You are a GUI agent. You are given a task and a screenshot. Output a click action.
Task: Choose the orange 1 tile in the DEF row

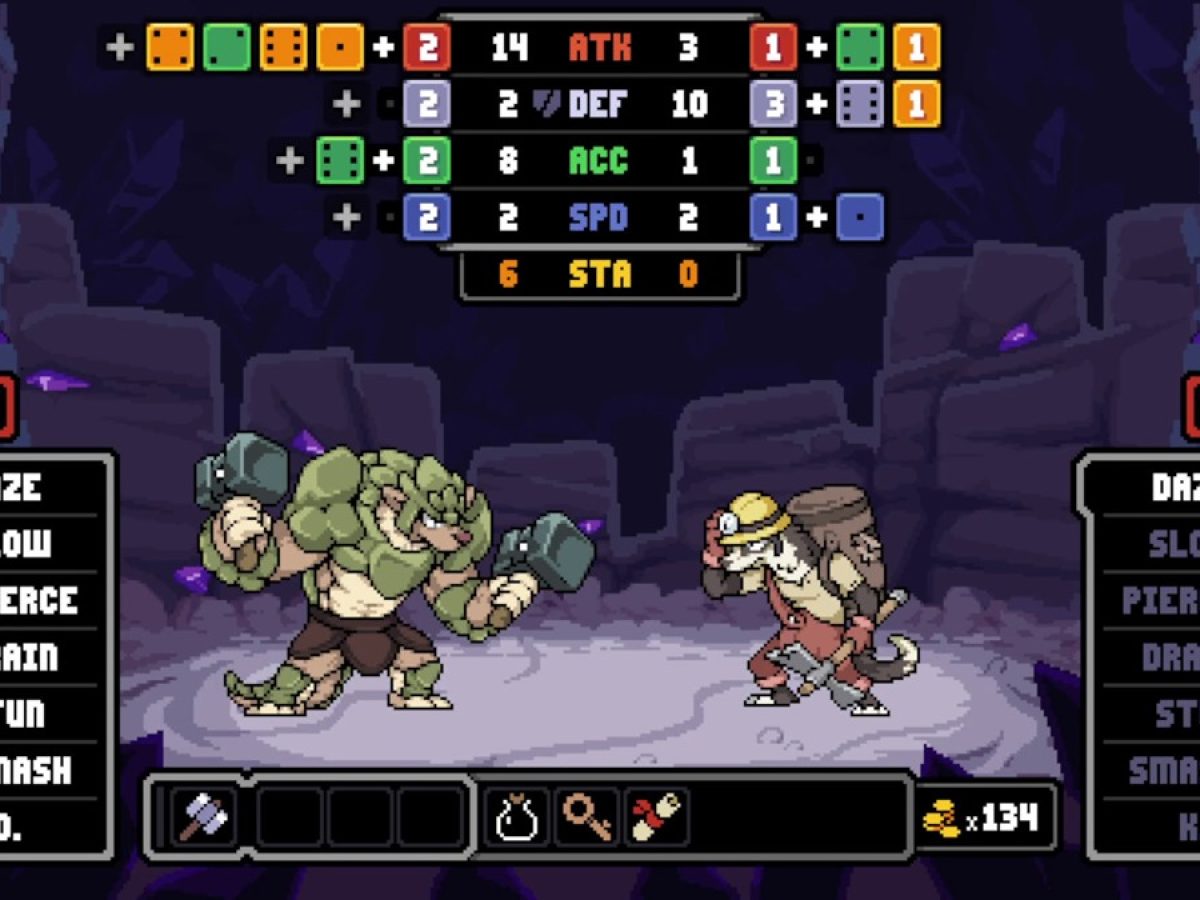[916, 104]
